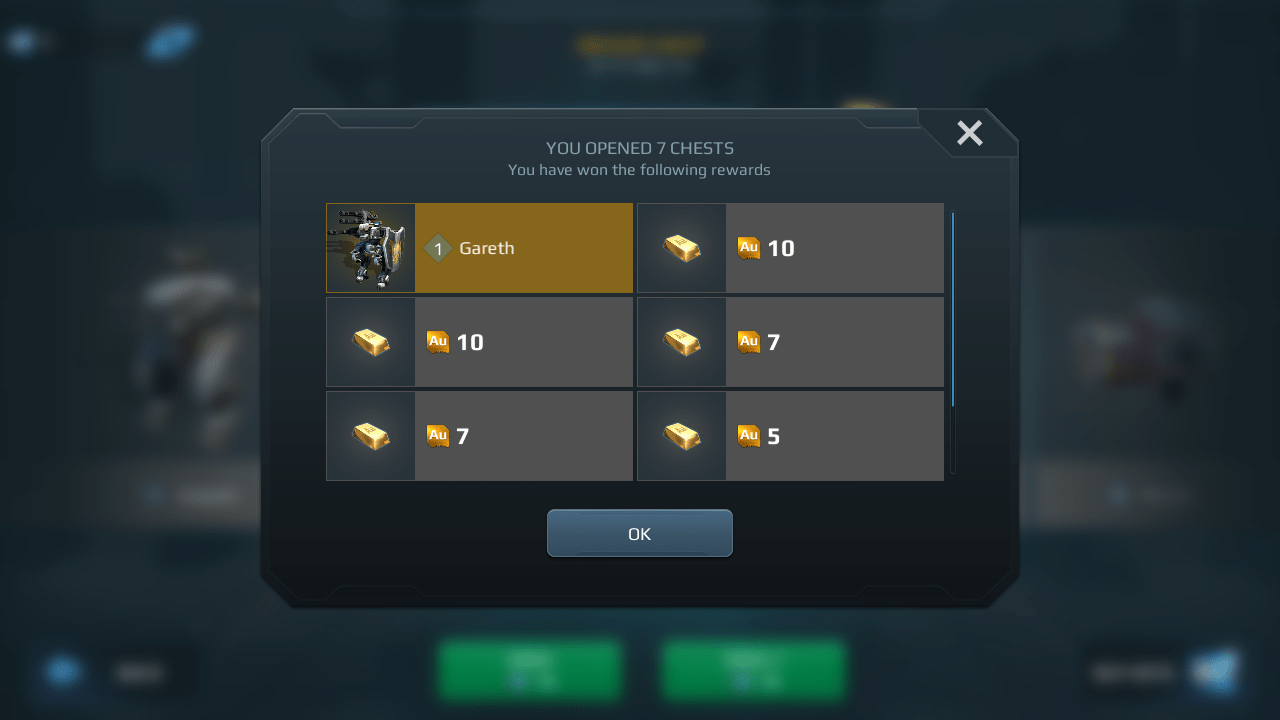Image resolution: width=1280 pixels, height=720 pixels.
Task: Click the Au badge next to the 5 gold
Action: 748,436
